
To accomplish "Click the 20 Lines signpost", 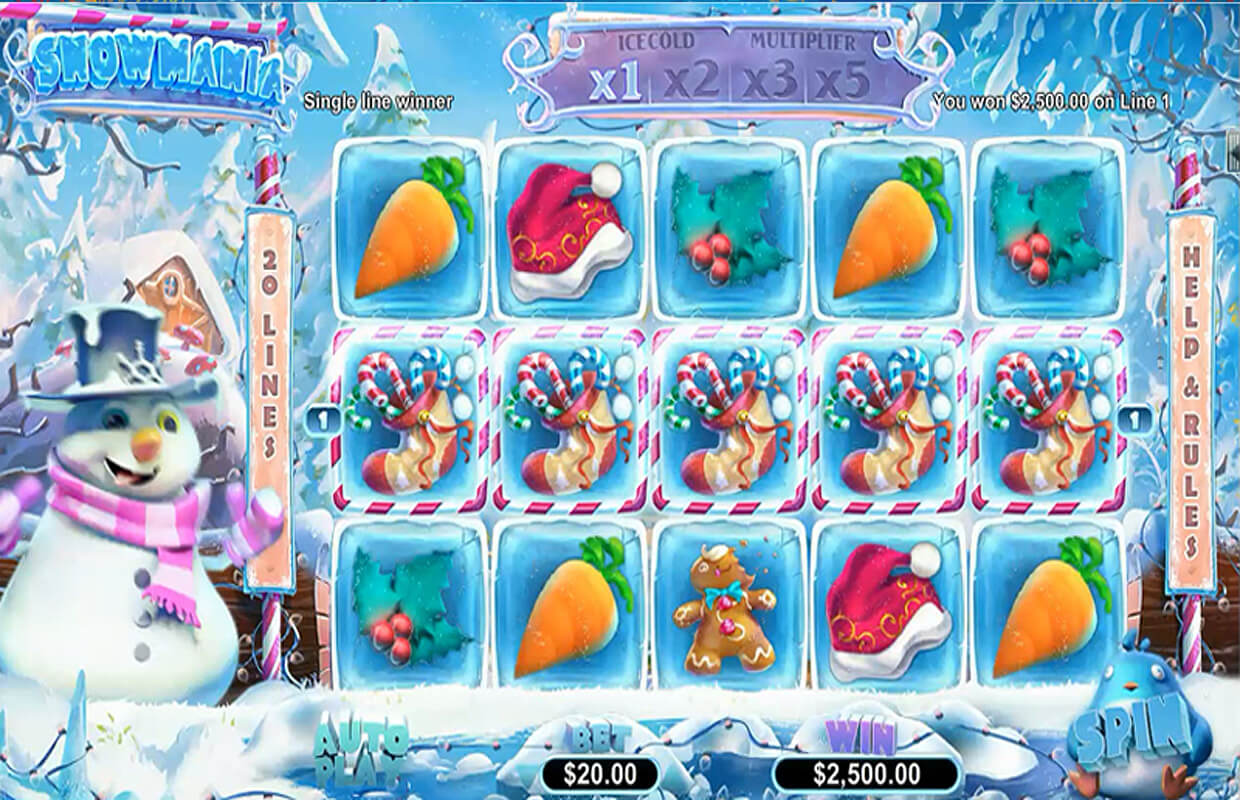I will point(268,400).
